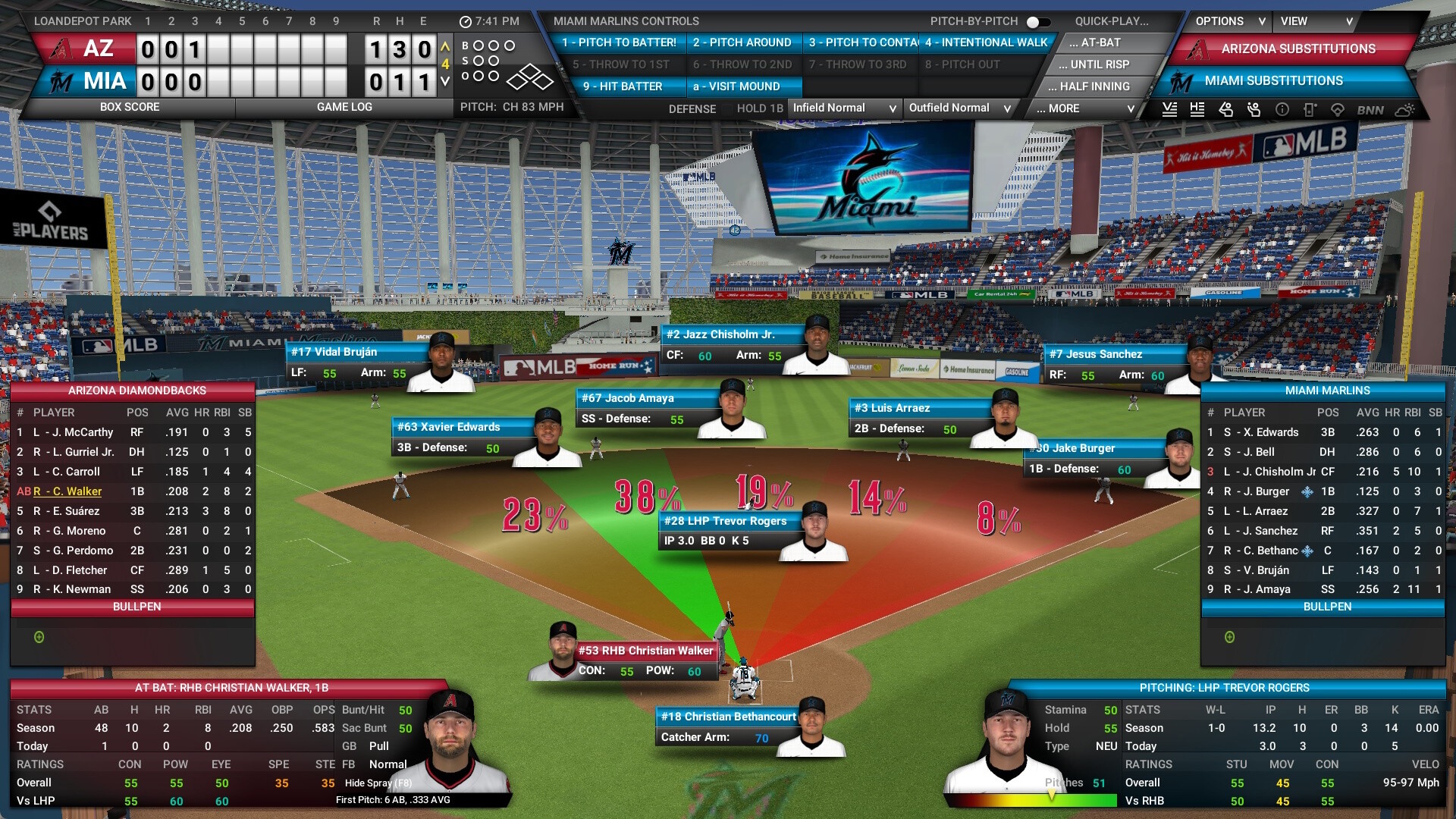
Task: Choose Pitch to Batter option
Action: pyautogui.click(x=619, y=42)
